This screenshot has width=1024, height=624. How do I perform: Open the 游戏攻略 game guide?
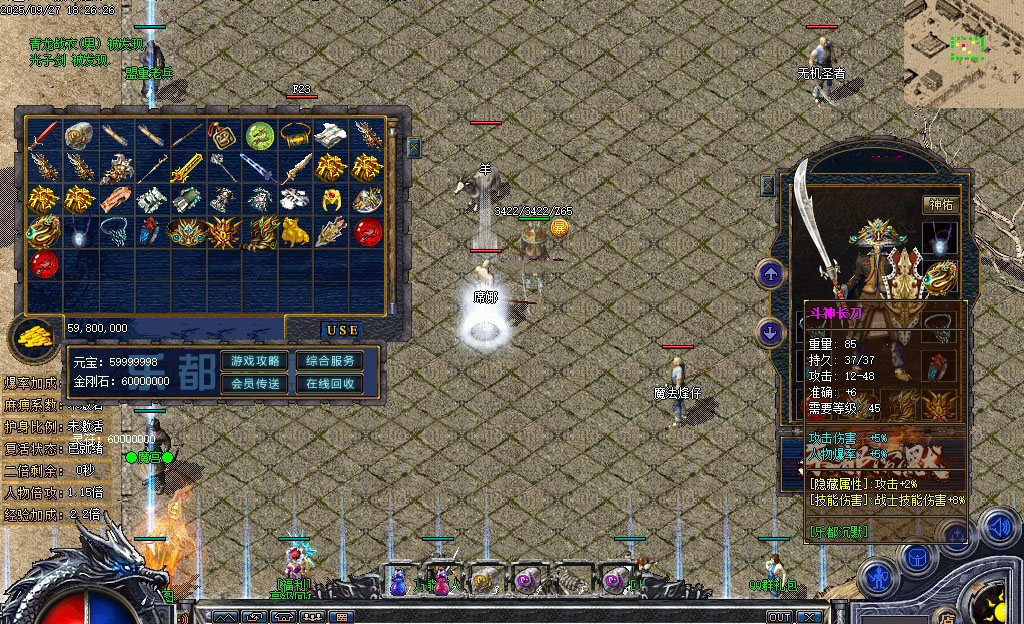[x=255, y=360]
